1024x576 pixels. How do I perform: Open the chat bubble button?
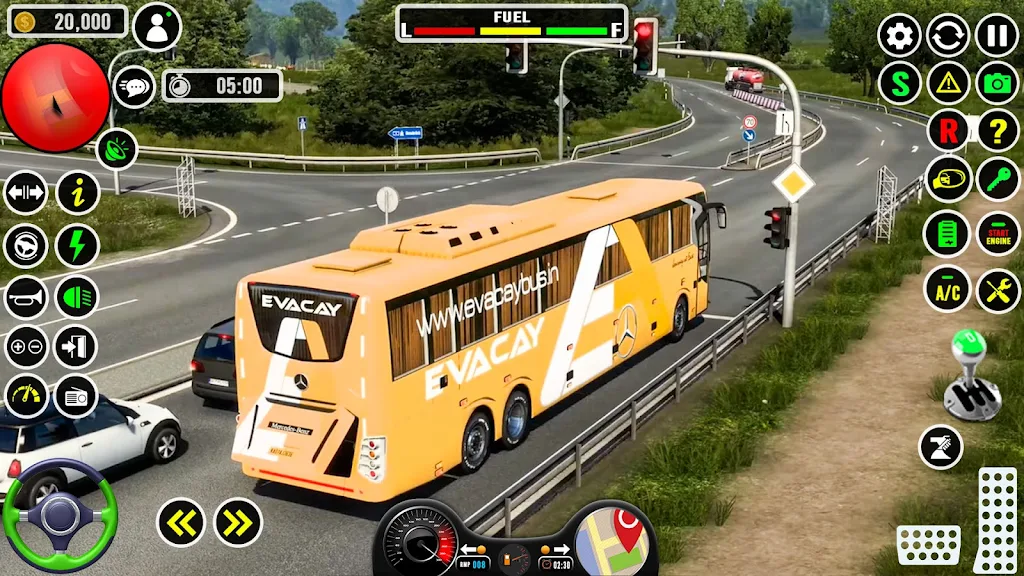[x=134, y=87]
